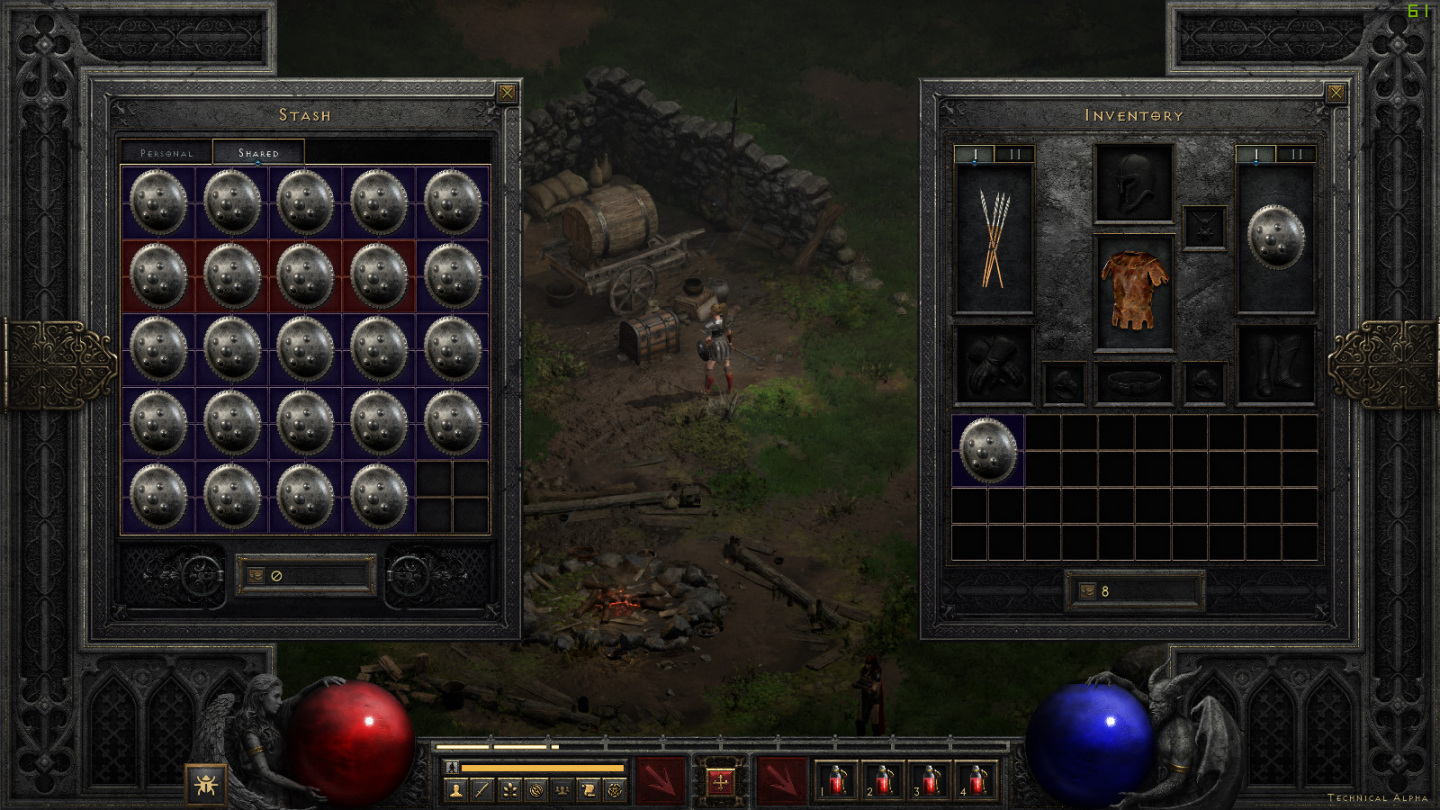The image size is (1440, 810).
Task: Close the Stash panel
Action: coord(508,93)
